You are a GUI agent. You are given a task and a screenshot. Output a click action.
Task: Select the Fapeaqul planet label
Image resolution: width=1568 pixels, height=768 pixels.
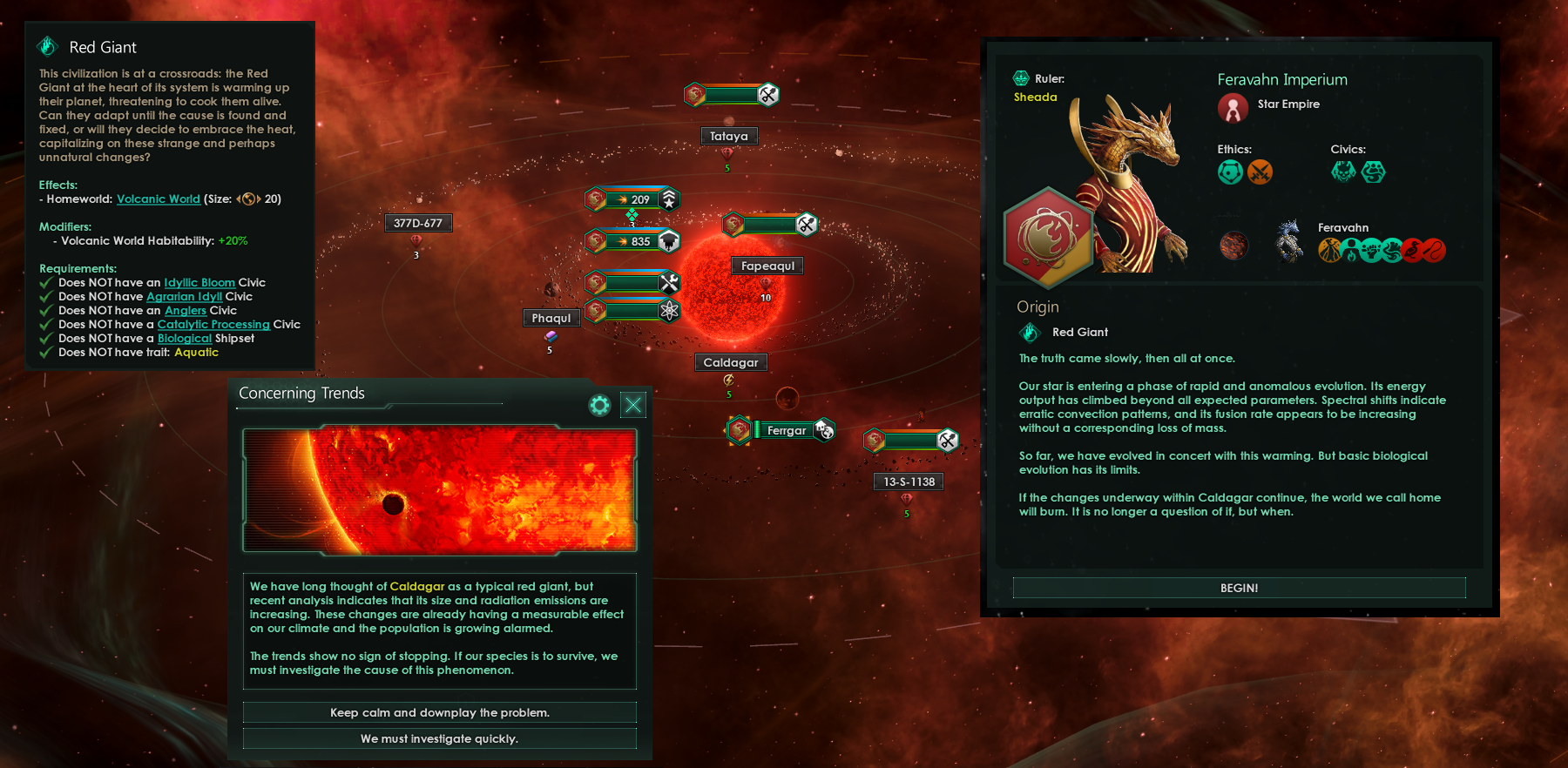click(767, 266)
